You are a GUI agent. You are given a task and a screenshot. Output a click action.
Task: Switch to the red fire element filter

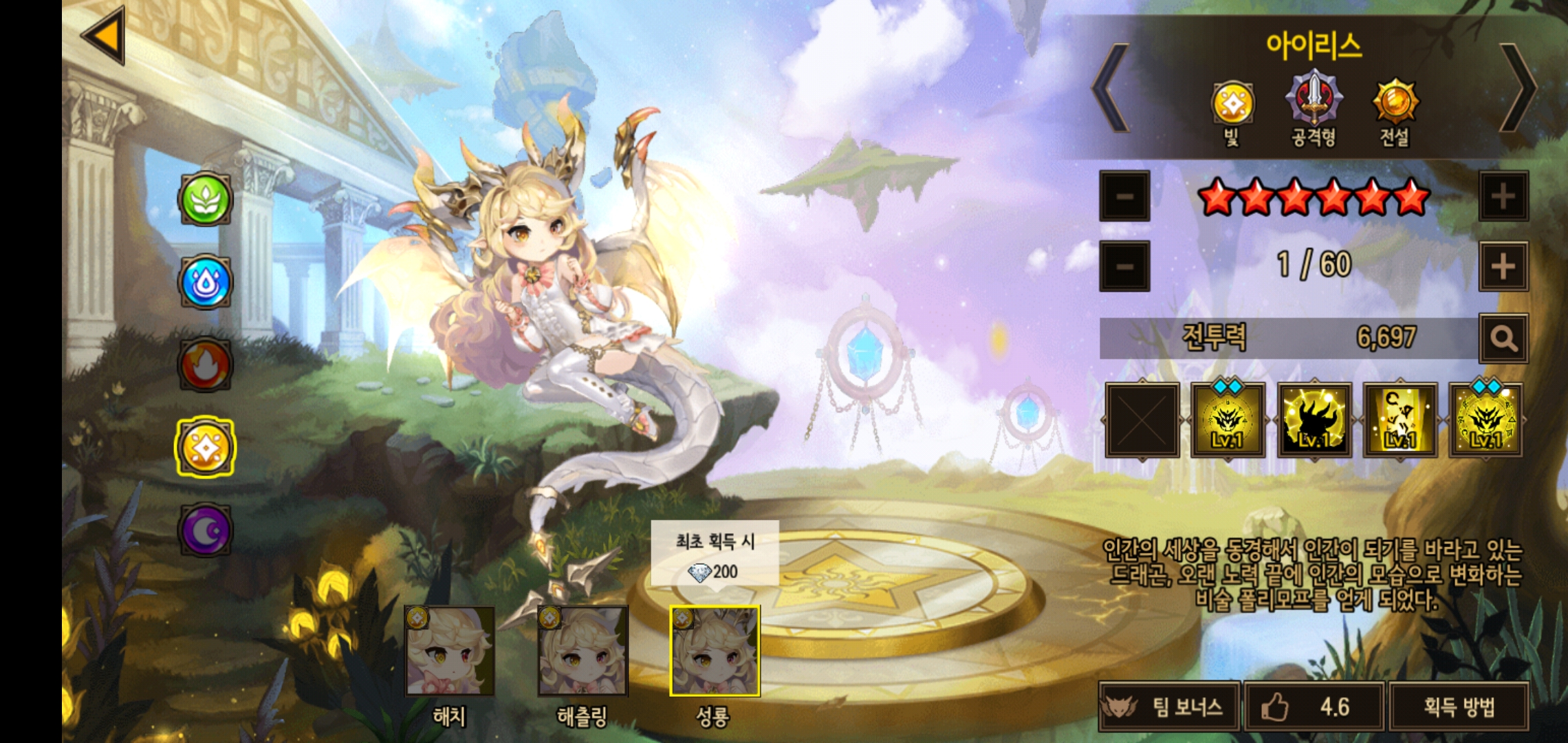pyautogui.click(x=205, y=365)
